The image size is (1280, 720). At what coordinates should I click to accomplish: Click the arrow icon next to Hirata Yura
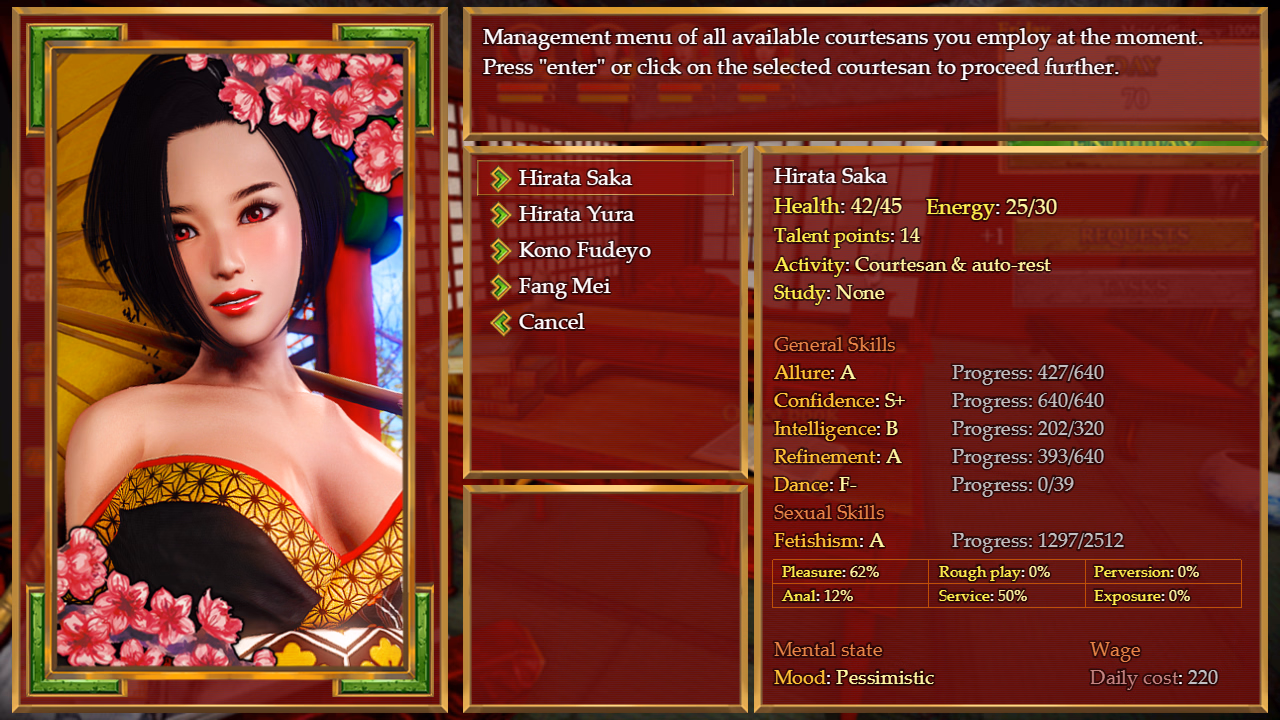pos(500,214)
